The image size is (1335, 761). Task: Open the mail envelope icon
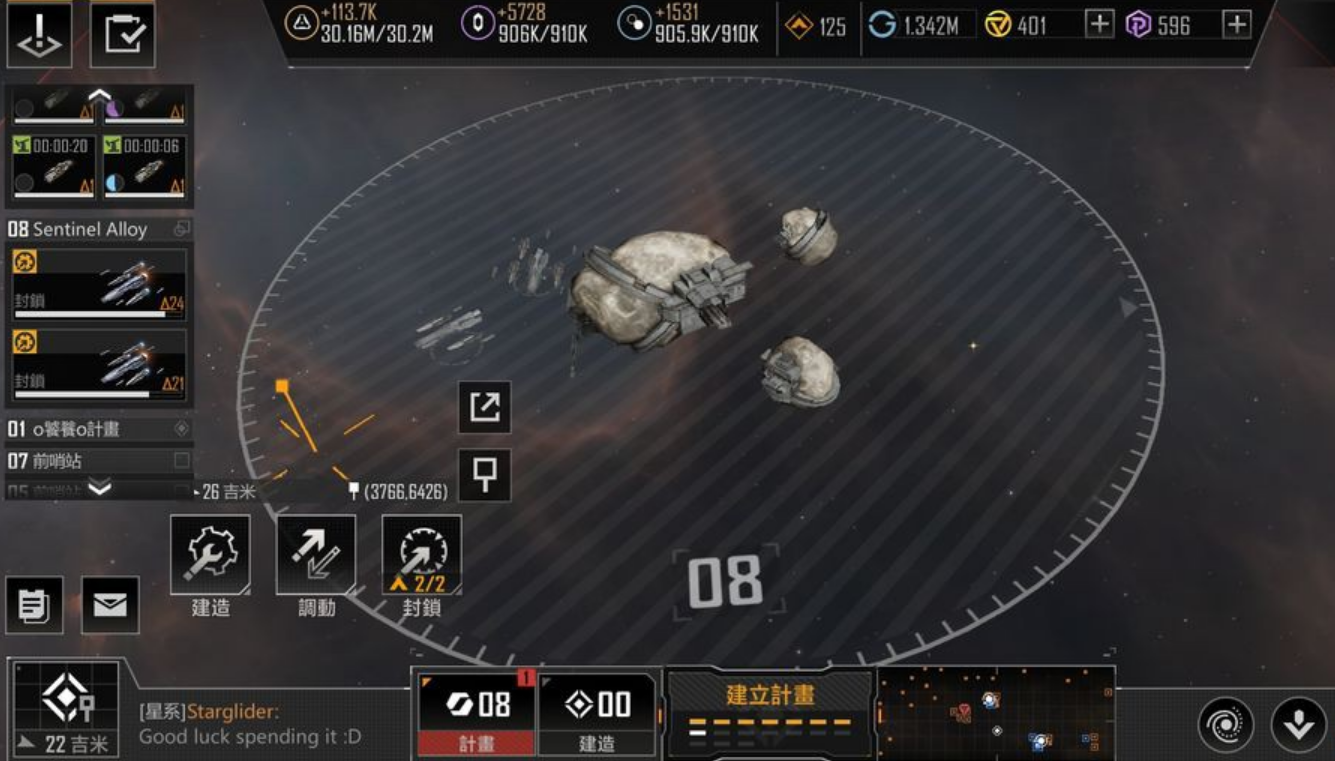[110, 605]
